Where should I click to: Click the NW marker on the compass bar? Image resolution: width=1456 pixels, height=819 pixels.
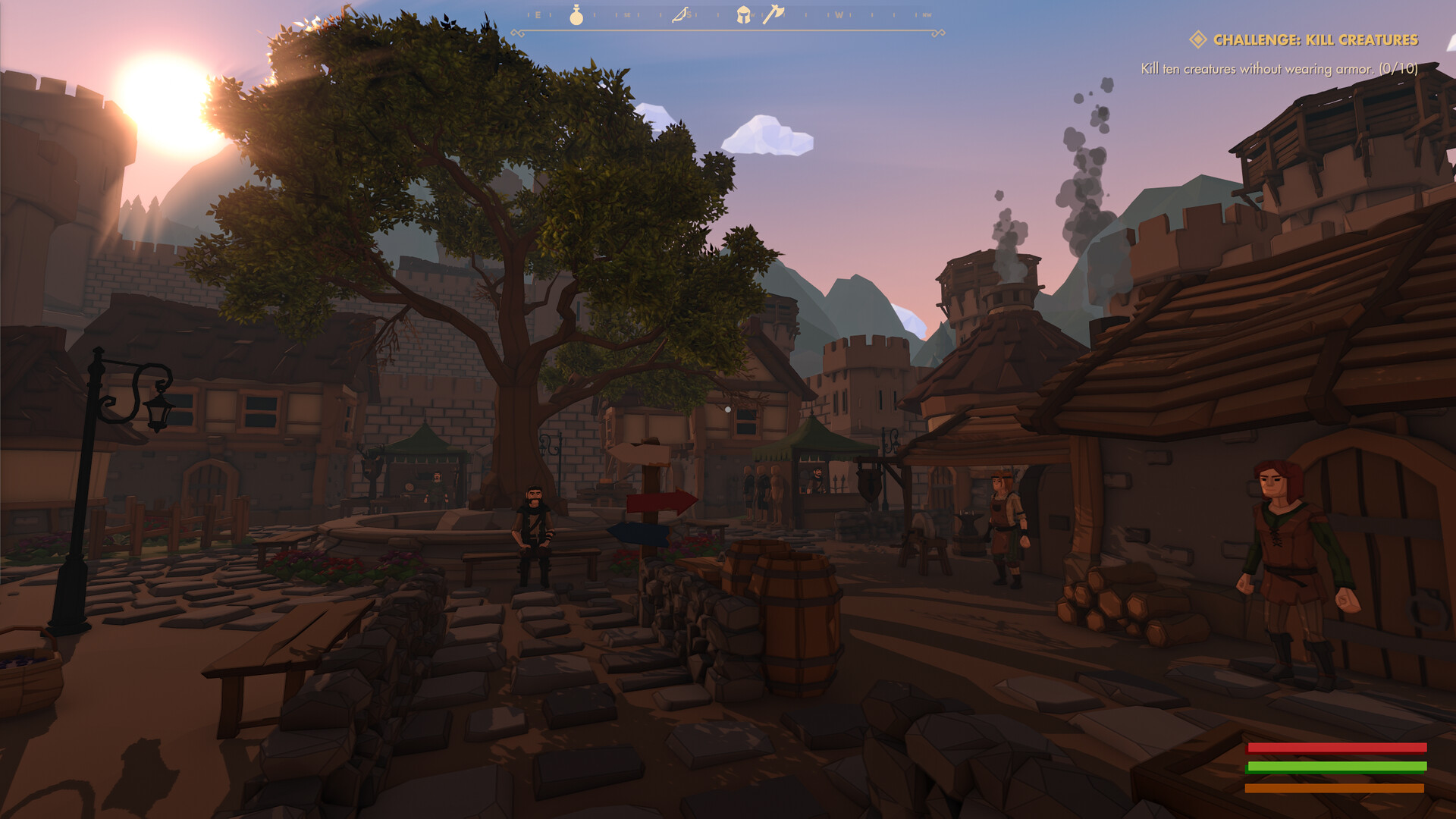[926, 14]
